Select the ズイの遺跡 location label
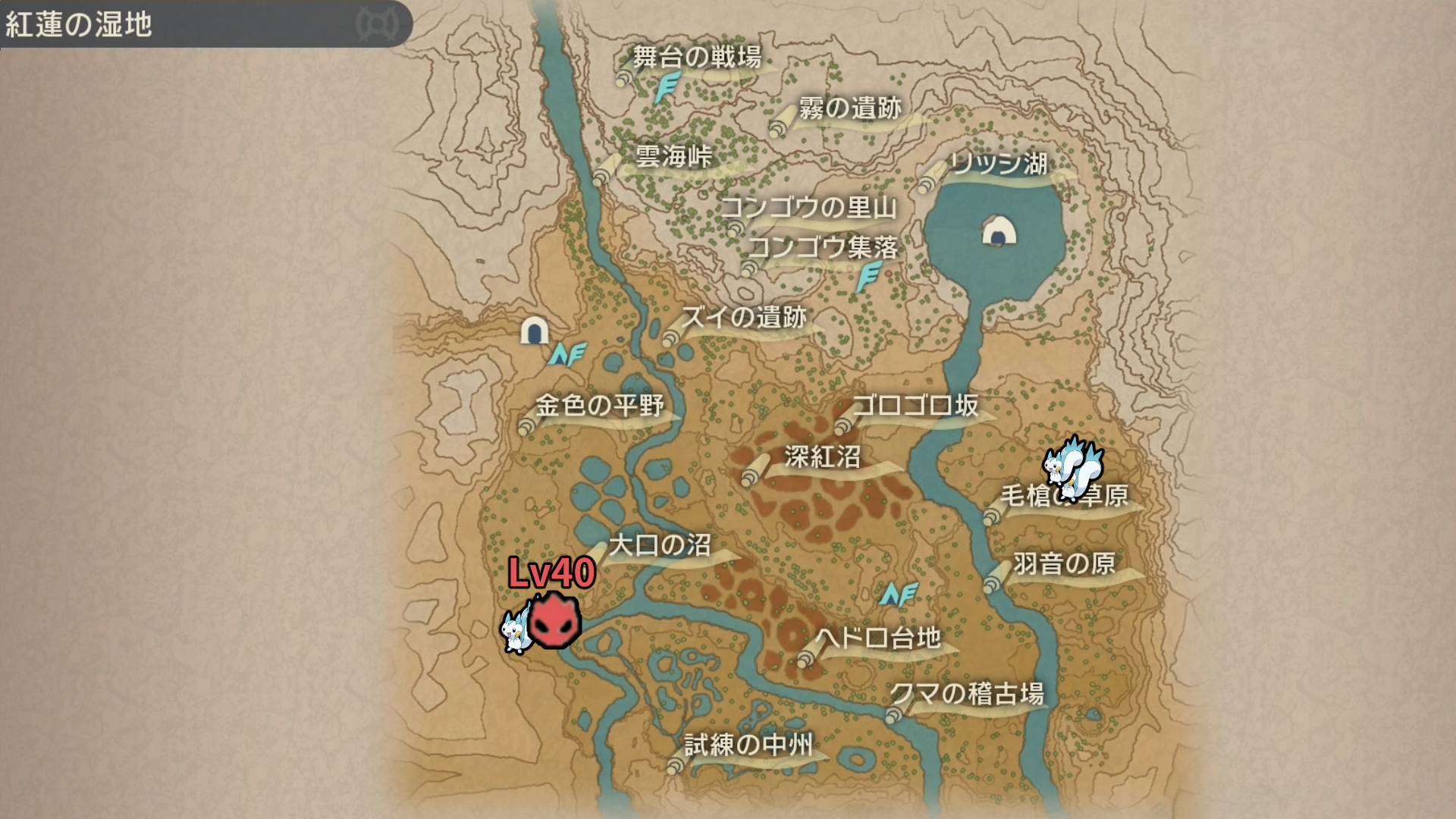The height and width of the screenshot is (819, 1456). pos(744,317)
